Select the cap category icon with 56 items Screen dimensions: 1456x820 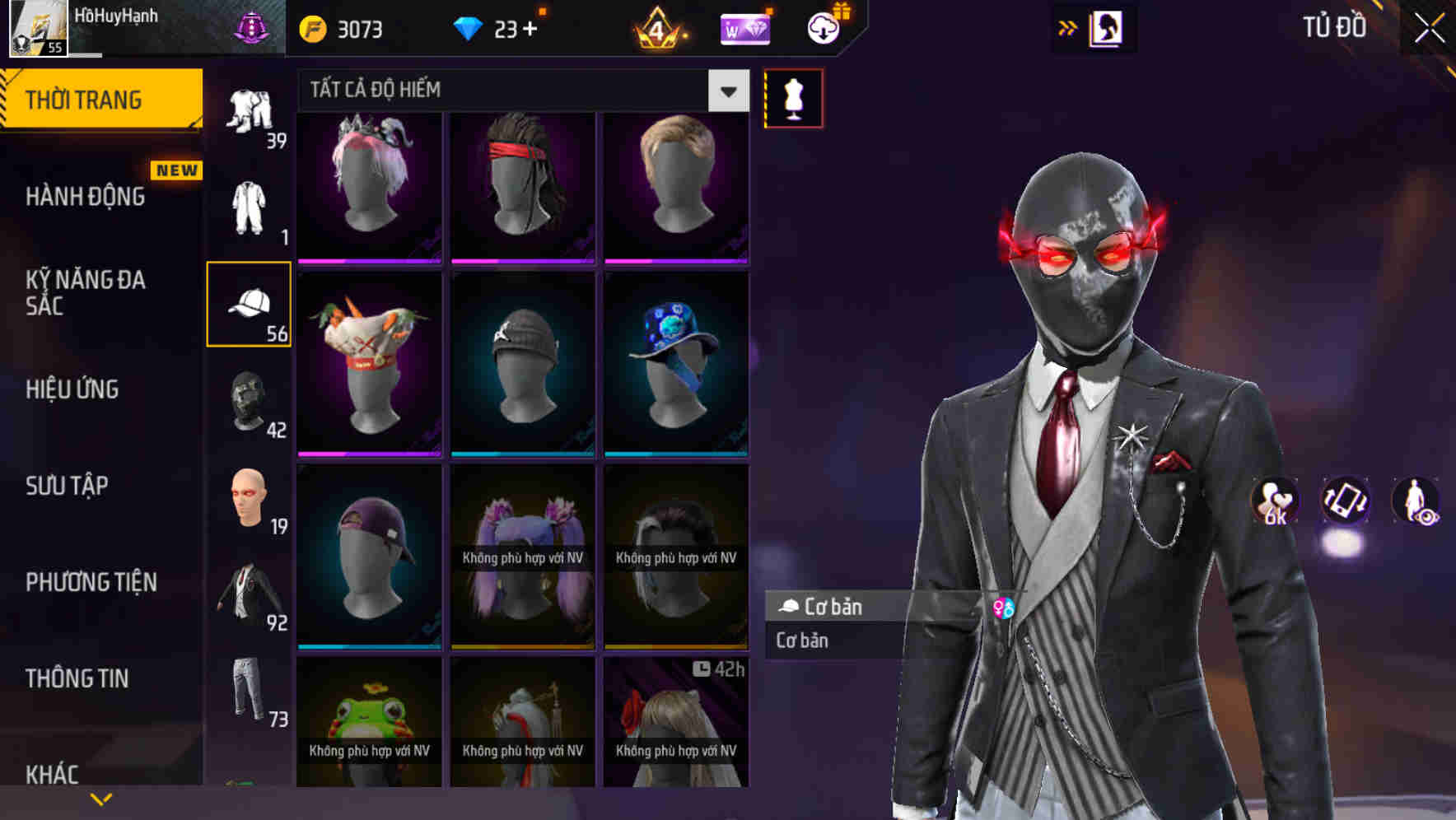coord(249,305)
